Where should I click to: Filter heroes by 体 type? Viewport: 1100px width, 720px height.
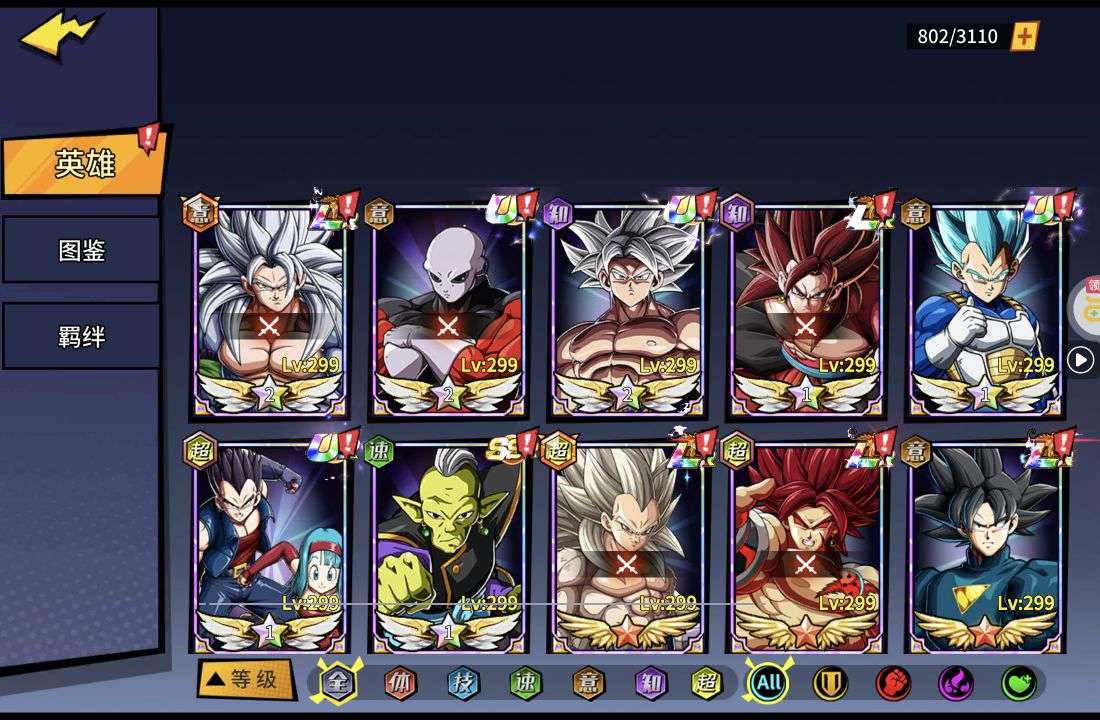tap(400, 683)
